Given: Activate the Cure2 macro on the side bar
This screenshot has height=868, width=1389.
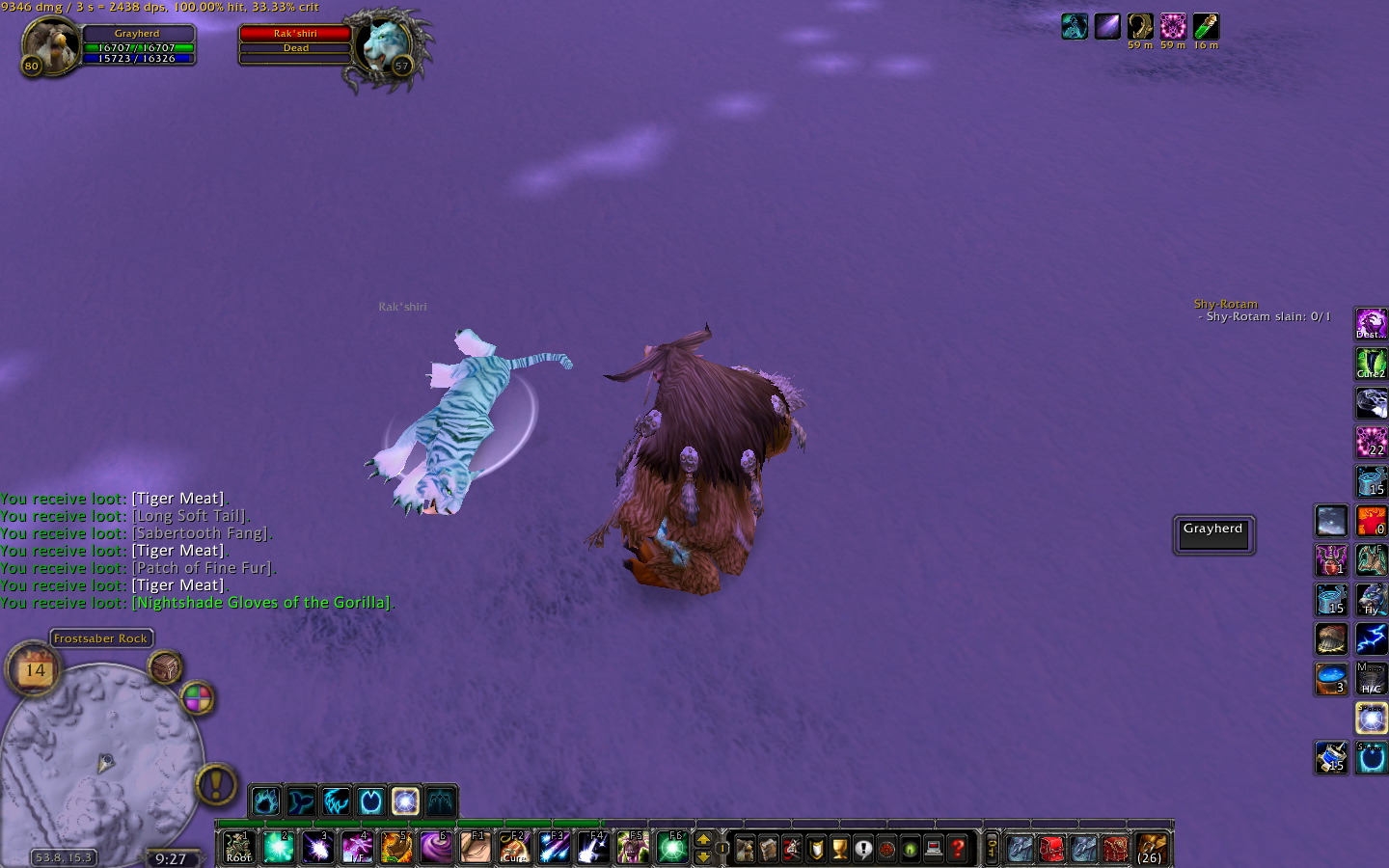Looking at the screenshot, I should pyautogui.click(x=1371, y=364).
